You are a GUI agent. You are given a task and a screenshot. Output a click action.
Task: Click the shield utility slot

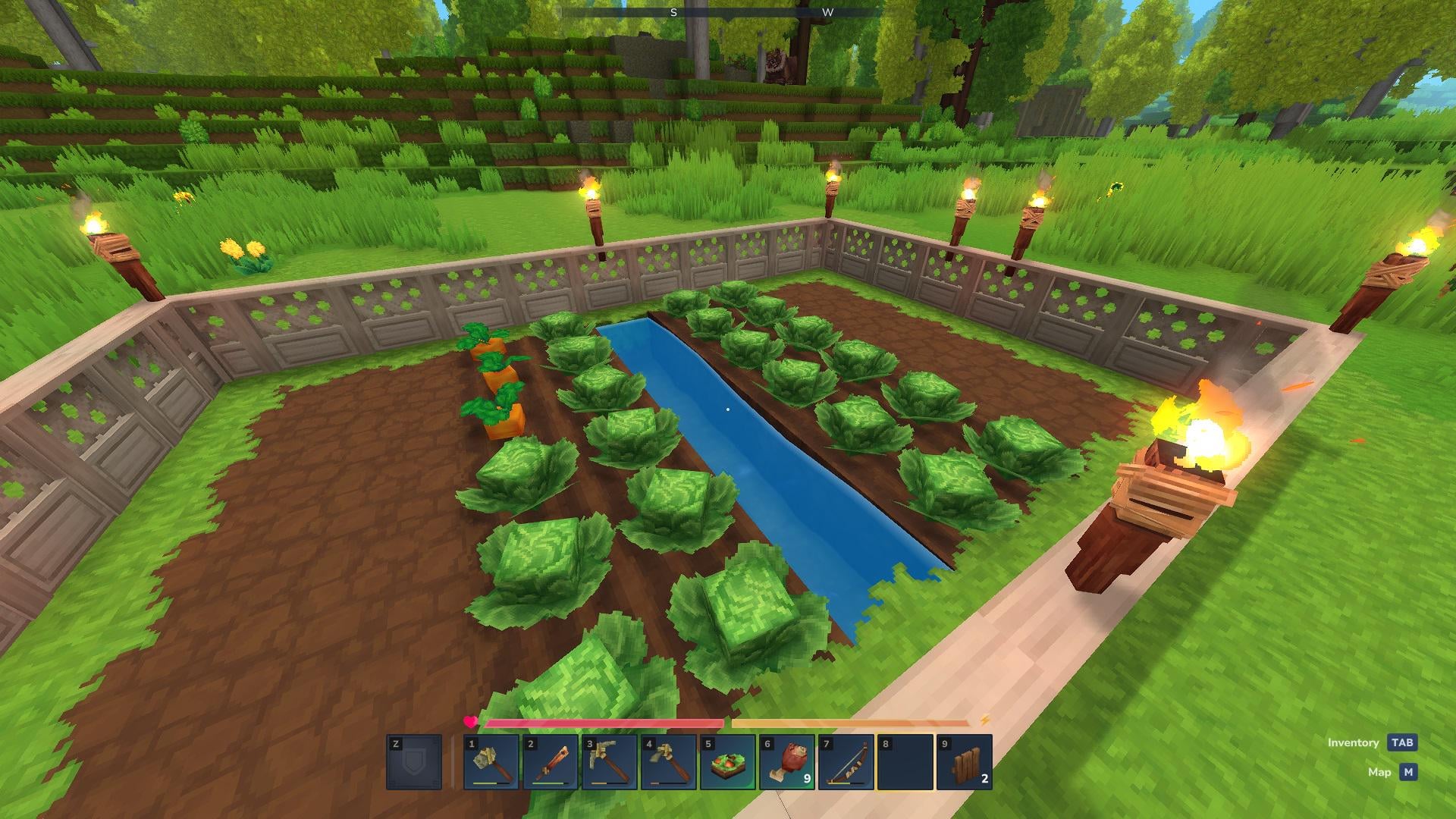click(414, 762)
